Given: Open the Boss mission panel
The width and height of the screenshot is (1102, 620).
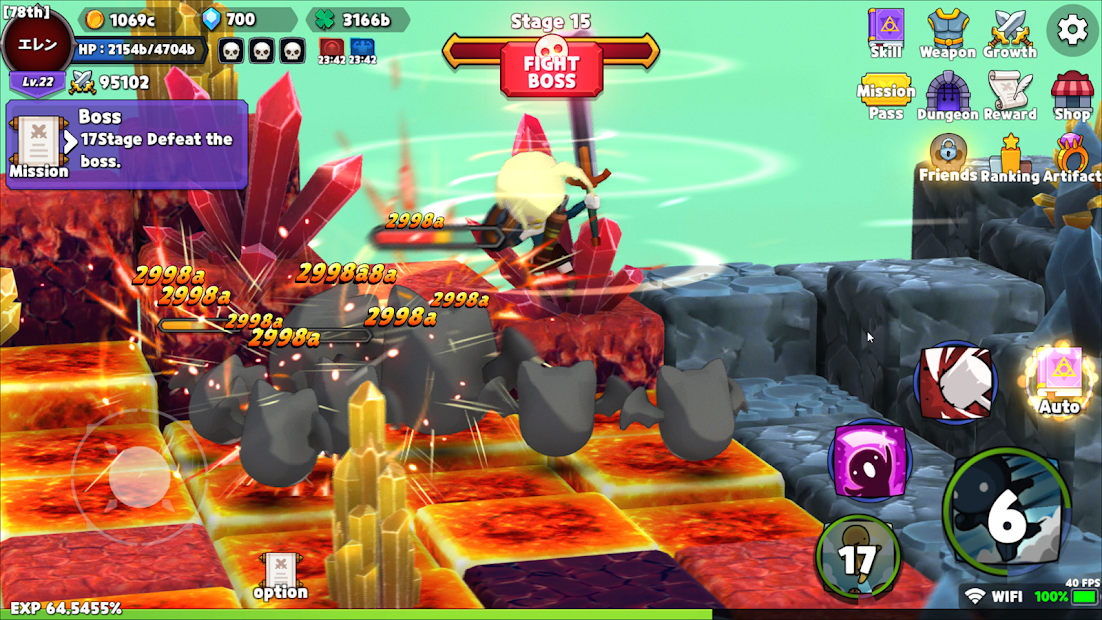Looking at the screenshot, I should [x=127, y=144].
